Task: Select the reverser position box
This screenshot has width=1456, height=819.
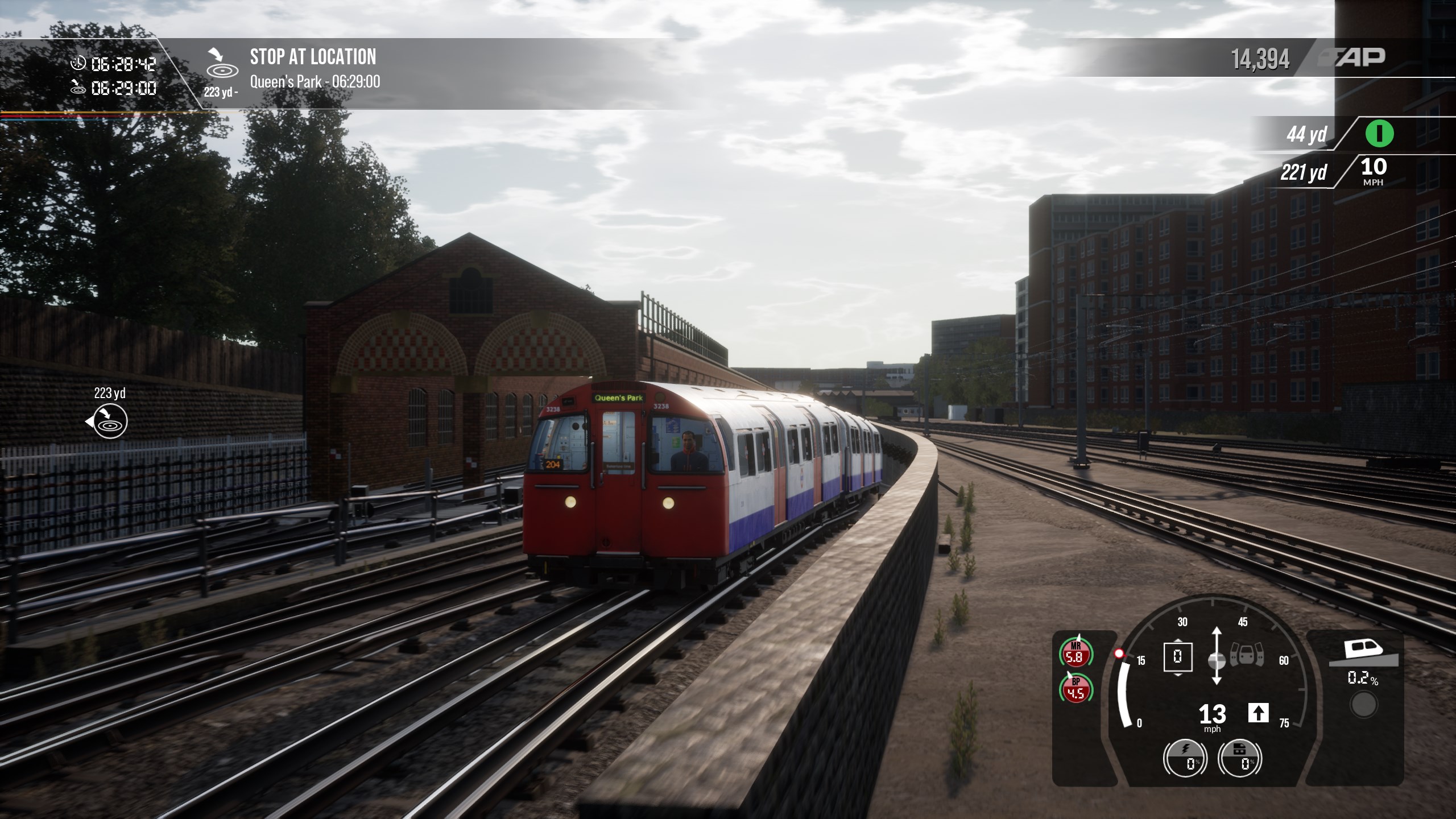Action: (x=1177, y=657)
